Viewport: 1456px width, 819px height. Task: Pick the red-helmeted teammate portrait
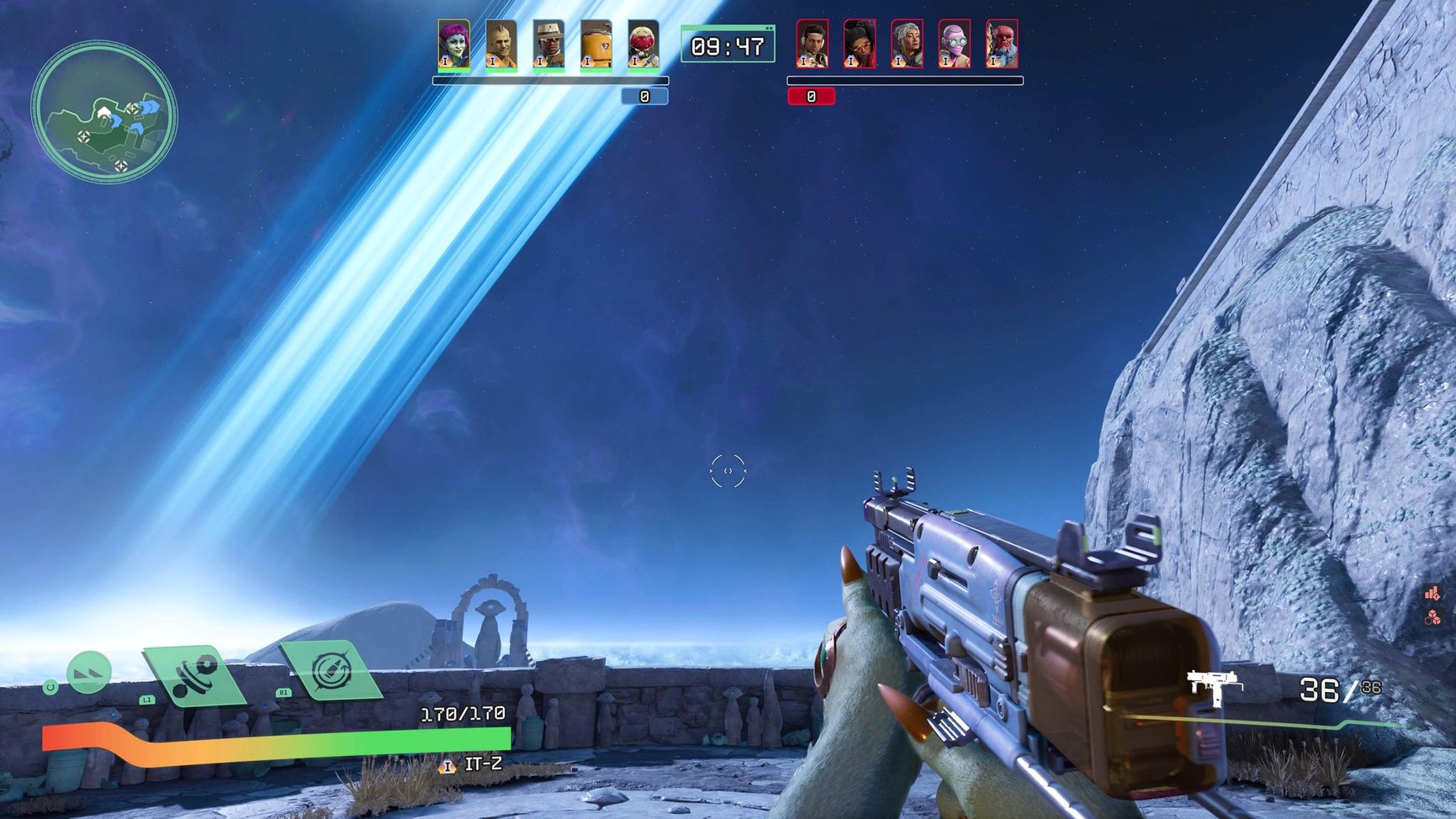tap(643, 45)
